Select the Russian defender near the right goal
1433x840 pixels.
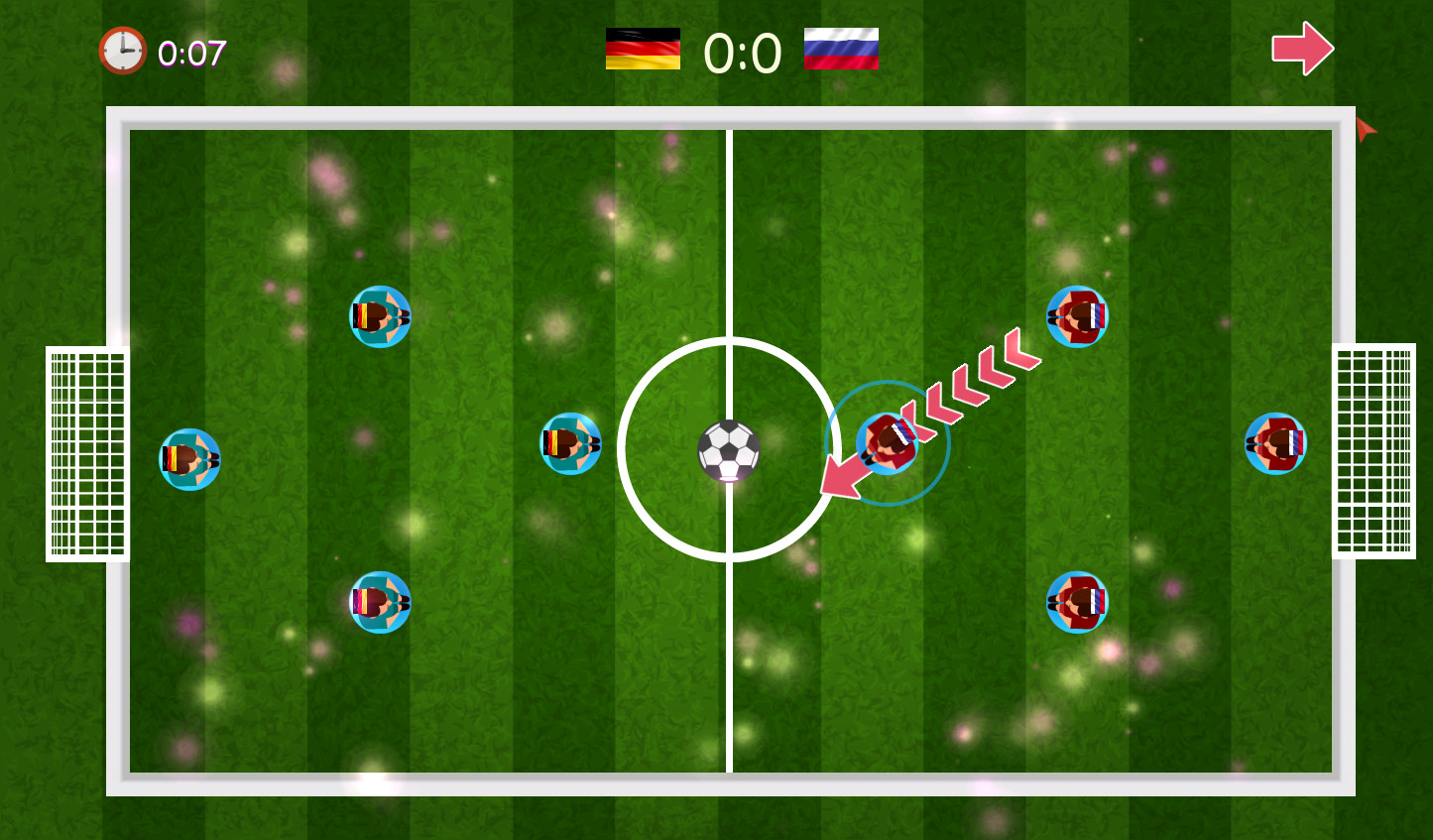point(1277,443)
